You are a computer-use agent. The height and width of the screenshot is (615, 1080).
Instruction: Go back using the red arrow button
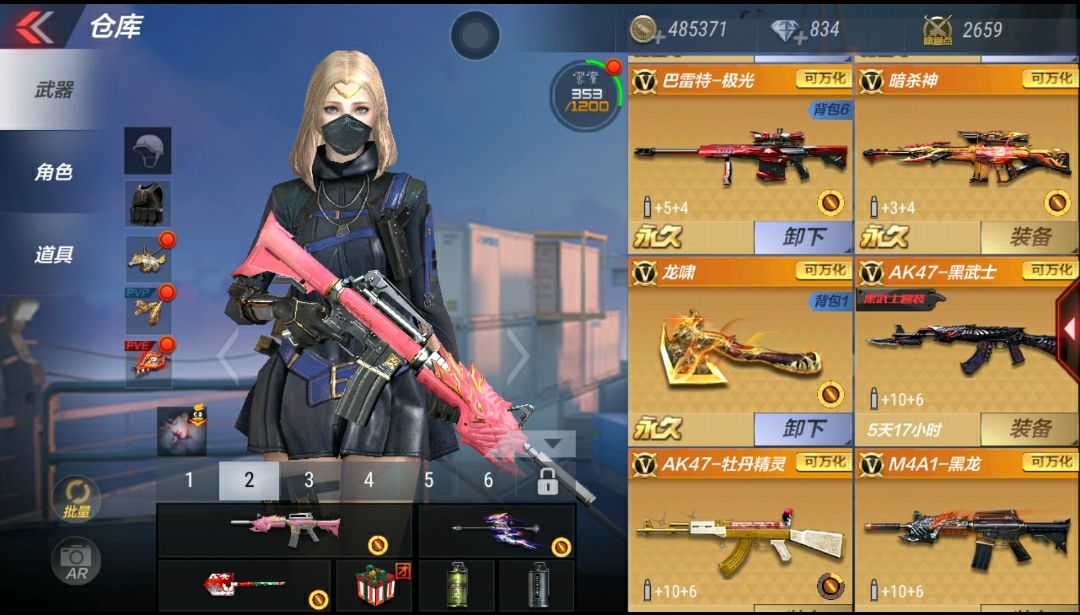click(x=35, y=26)
